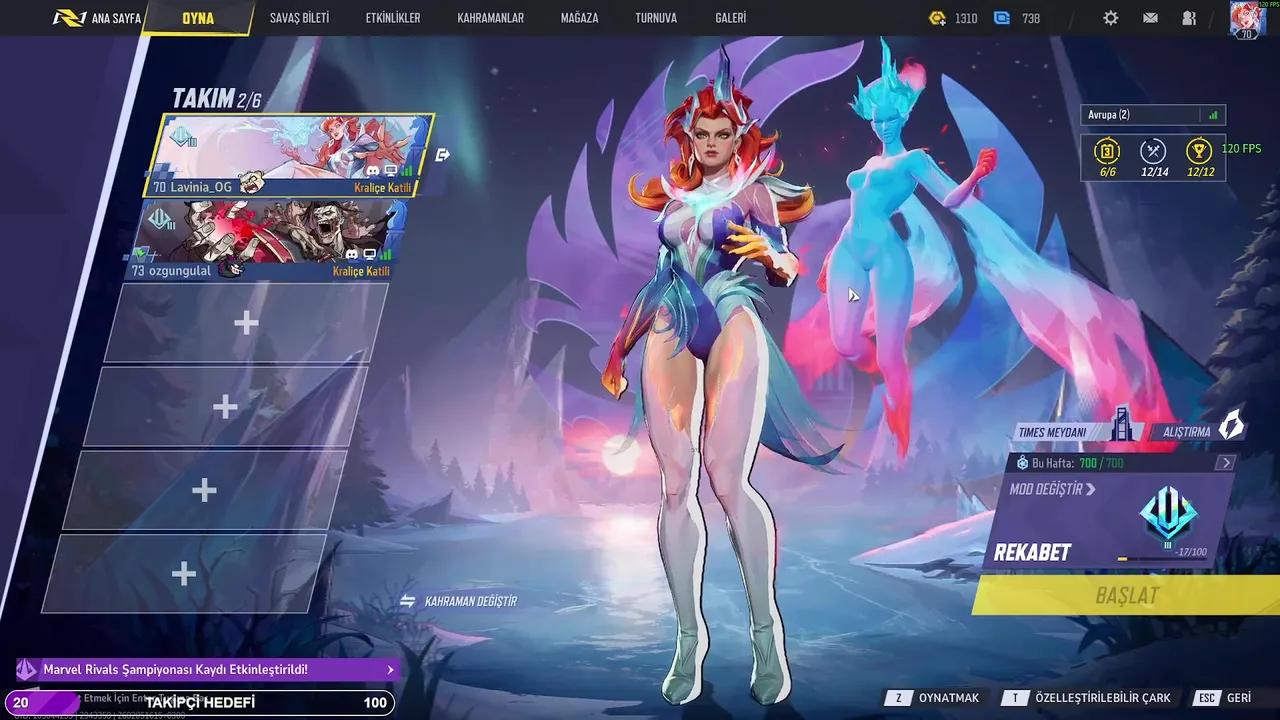Open the friends list icon
This screenshot has width=1280, height=720.
coord(1188,17)
